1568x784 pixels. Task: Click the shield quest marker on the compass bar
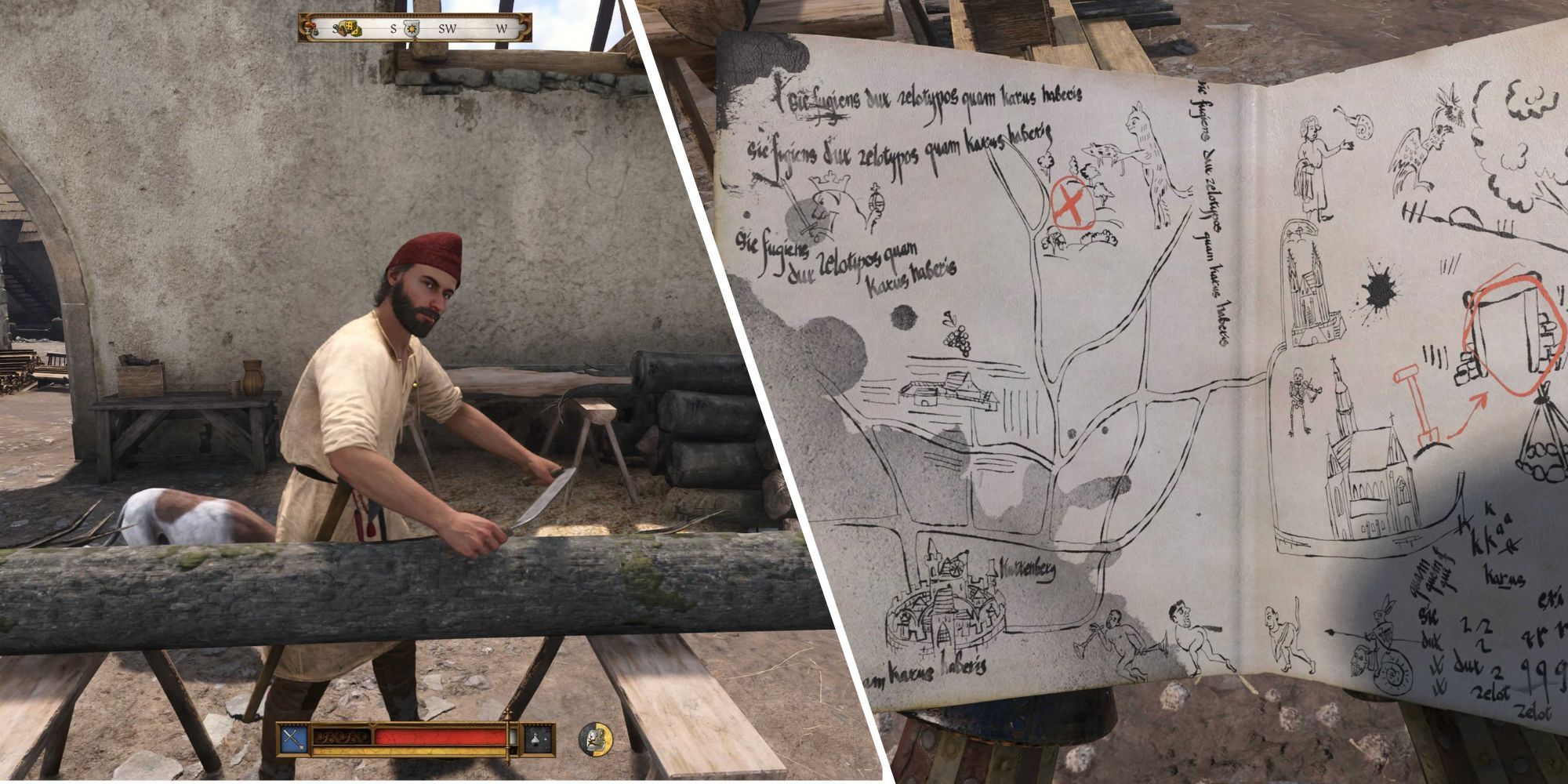click(x=412, y=29)
